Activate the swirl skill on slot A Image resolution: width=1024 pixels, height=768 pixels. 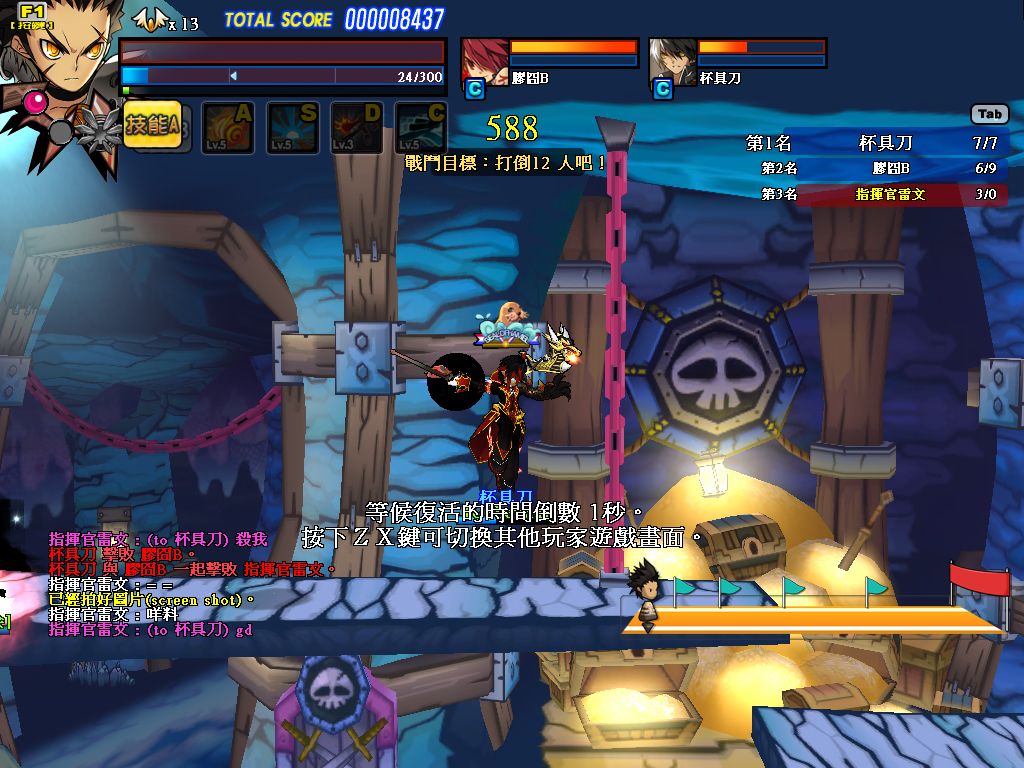click(x=228, y=127)
